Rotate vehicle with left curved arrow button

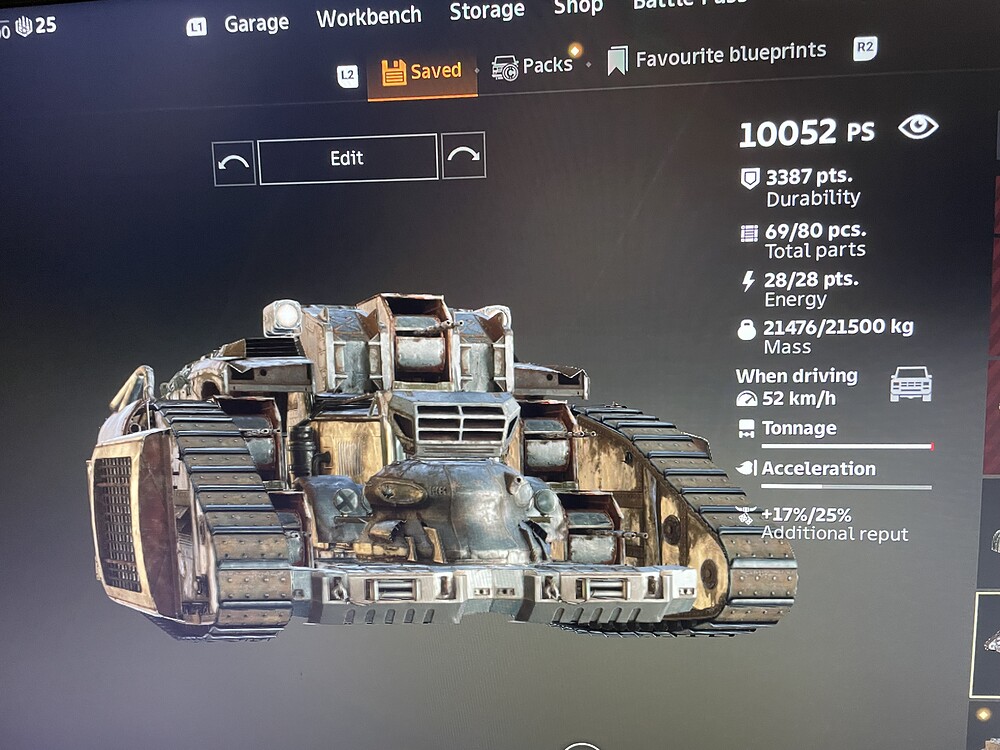[x=234, y=162]
